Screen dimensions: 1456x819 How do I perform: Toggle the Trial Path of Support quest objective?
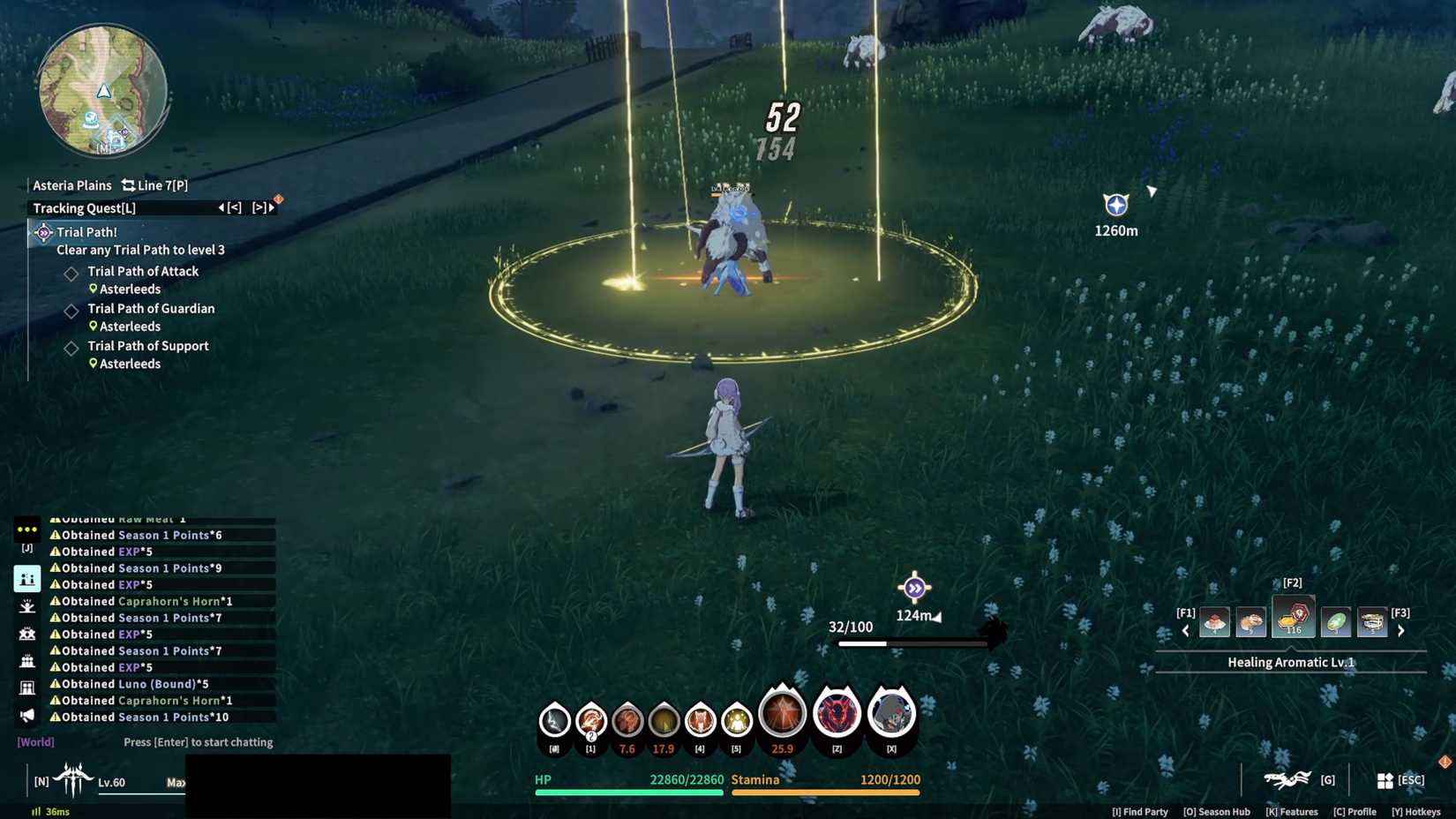(71, 348)
